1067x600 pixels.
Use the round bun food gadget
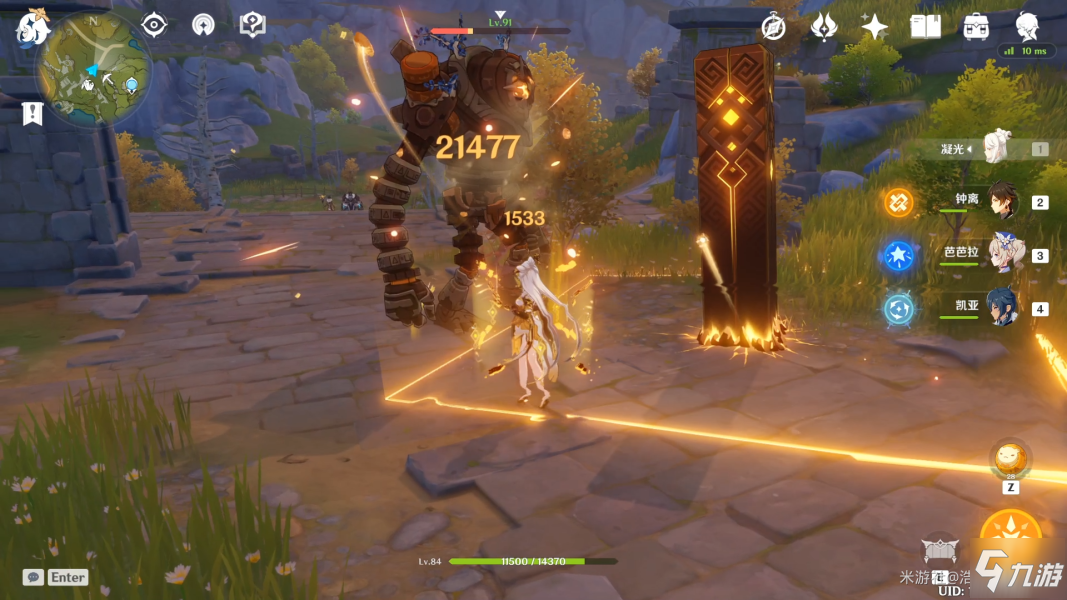(1010, 458)
